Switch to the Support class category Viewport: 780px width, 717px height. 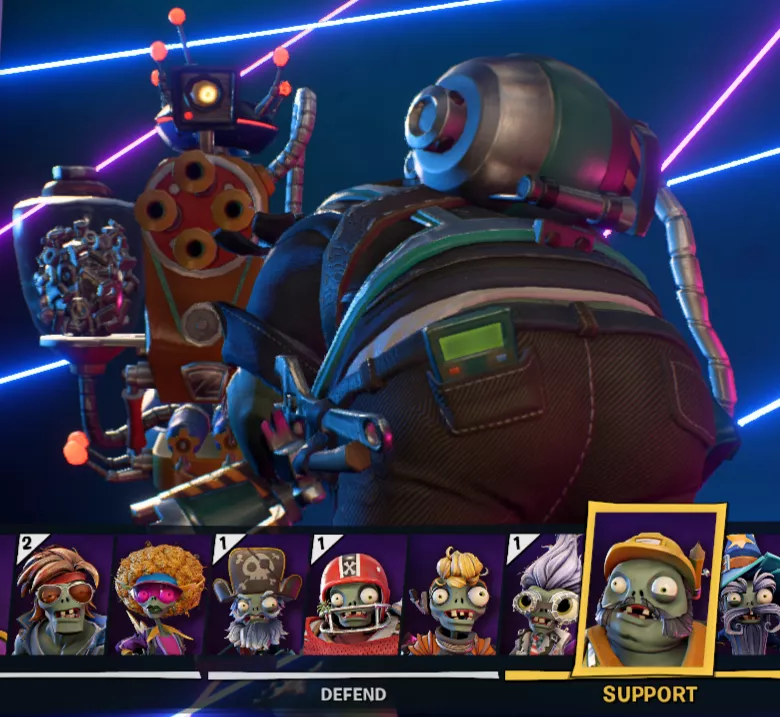[x=650, y=694]
